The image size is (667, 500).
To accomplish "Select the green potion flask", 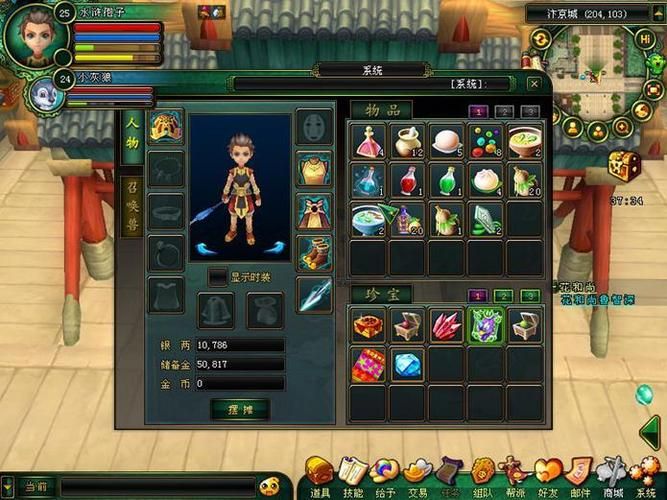I will [x=446, y=181].
